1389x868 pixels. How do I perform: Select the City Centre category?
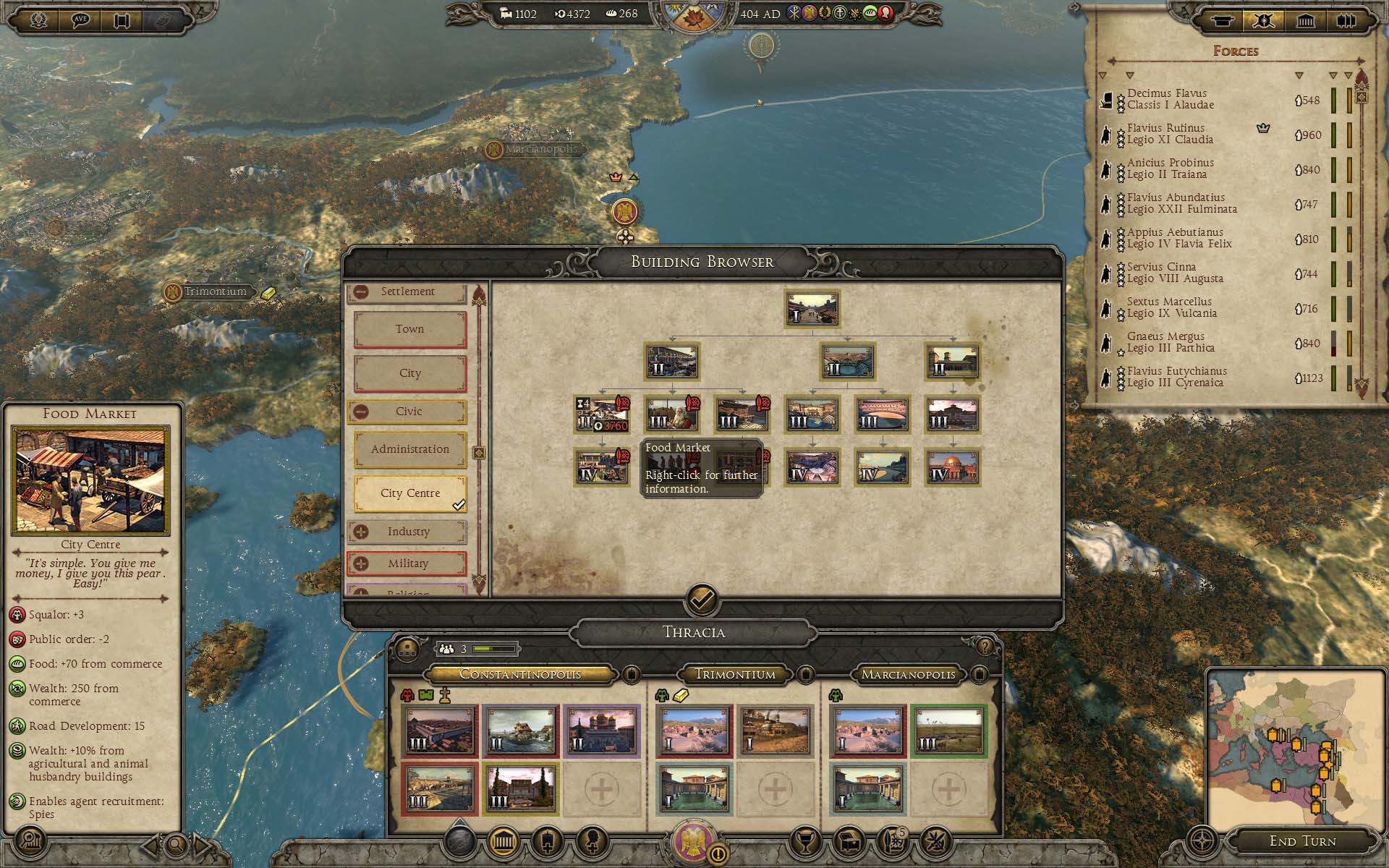tap(409, 493)
